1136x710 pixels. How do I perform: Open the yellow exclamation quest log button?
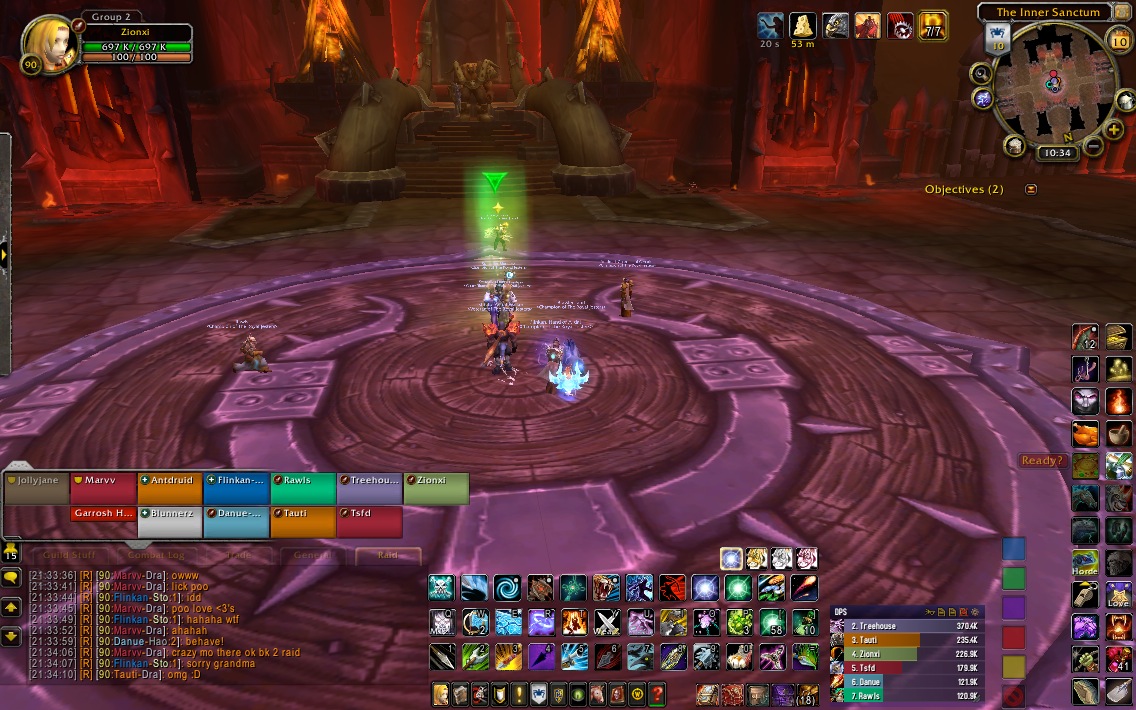(x=519, y=693)
